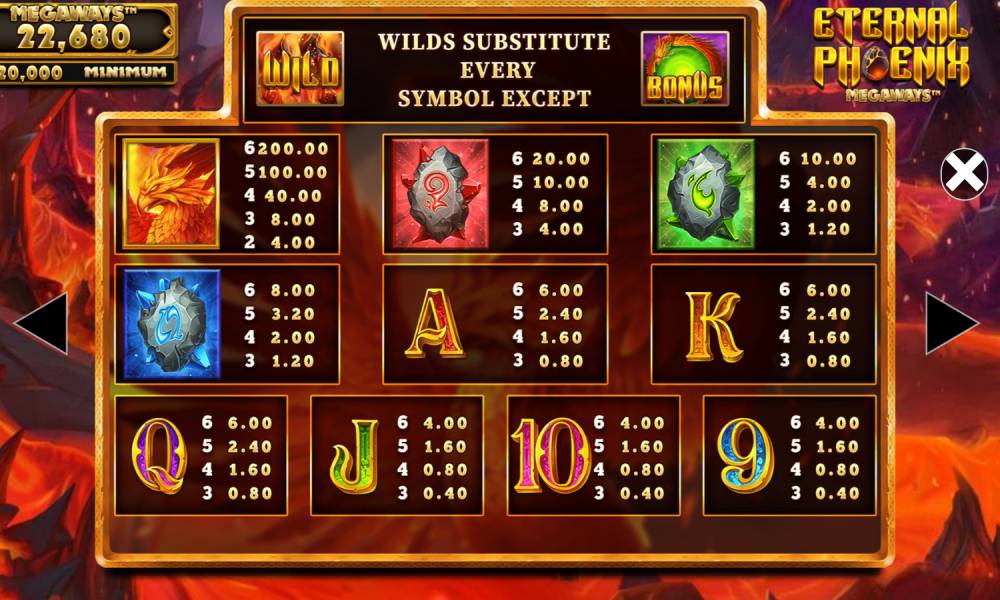Image resolution: width=1000 pixels, height=600 pixels.
Task: Go to the previous paytable page
Action: click(x=43, y=324)
